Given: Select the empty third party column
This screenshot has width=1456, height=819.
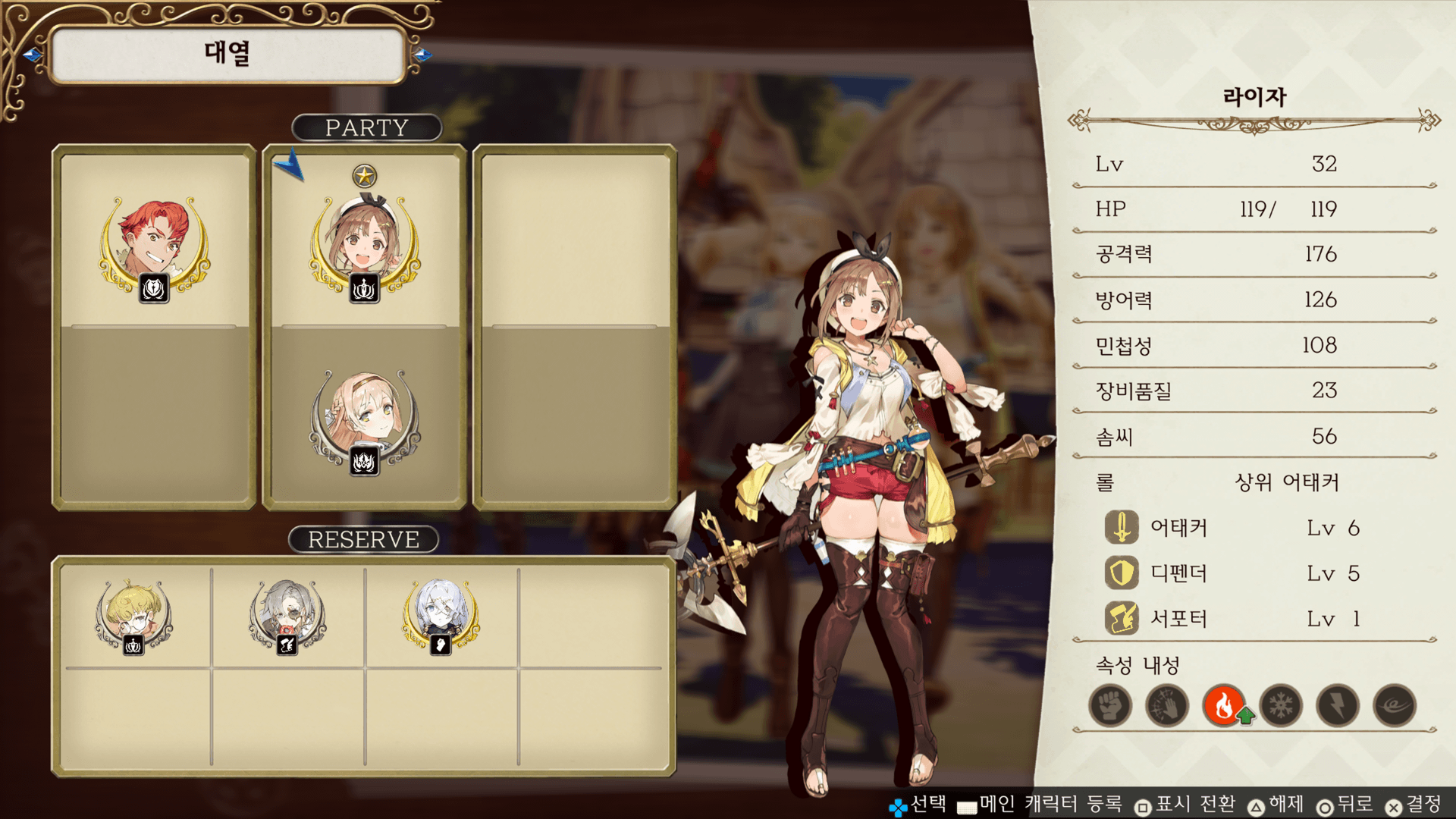Looking at the screenshot, I should tap(575, 326).
